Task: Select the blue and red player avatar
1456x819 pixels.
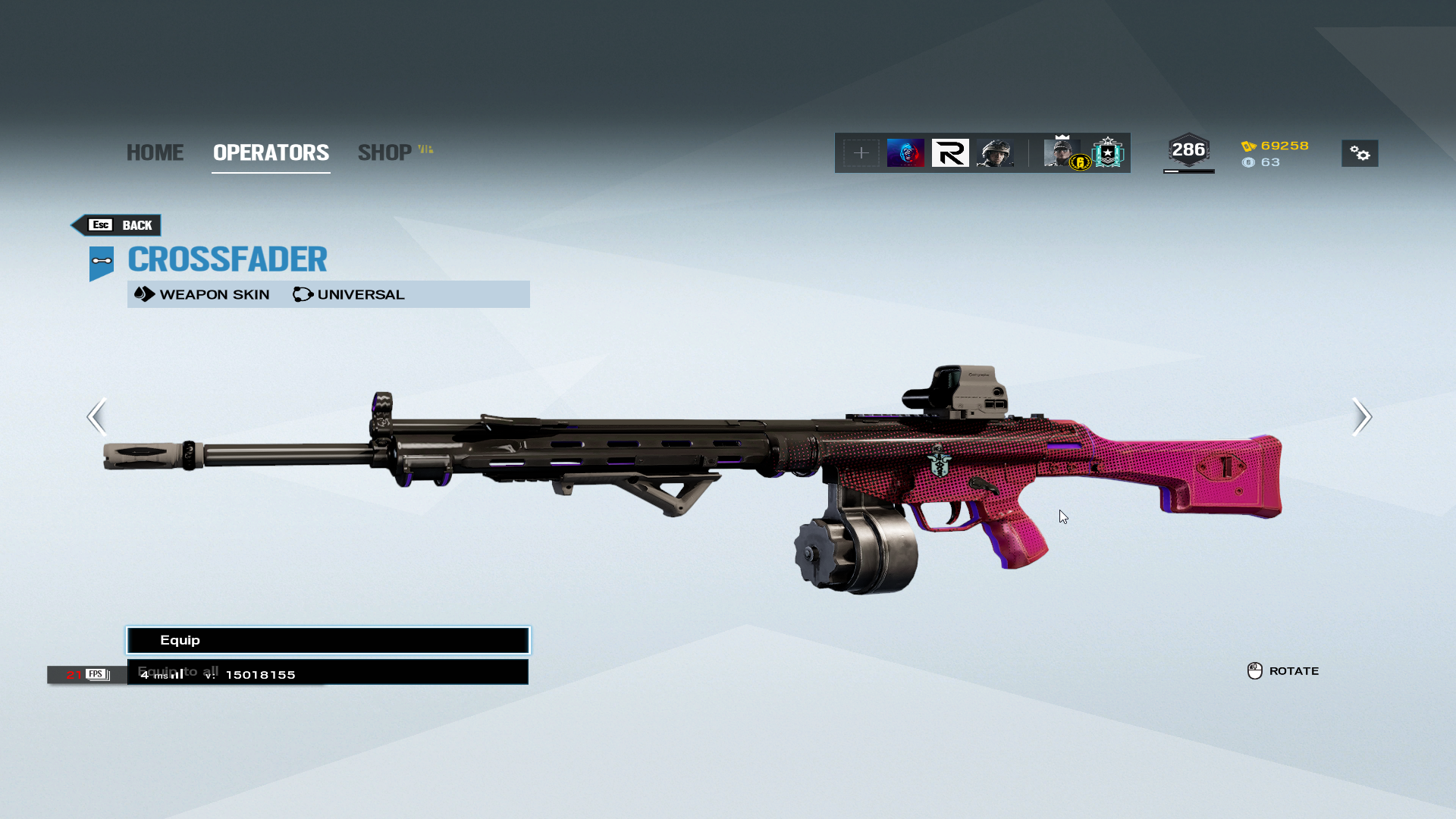Action: [x=905, y=153]
